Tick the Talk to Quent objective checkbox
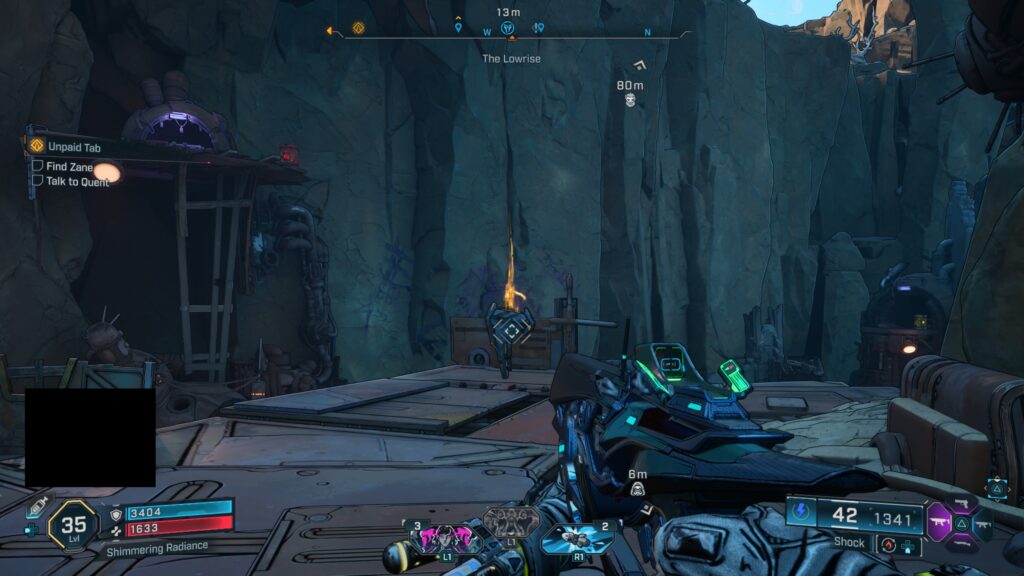Image resolution: width=1024 pixels, height=576 pixels. [38, 181]
